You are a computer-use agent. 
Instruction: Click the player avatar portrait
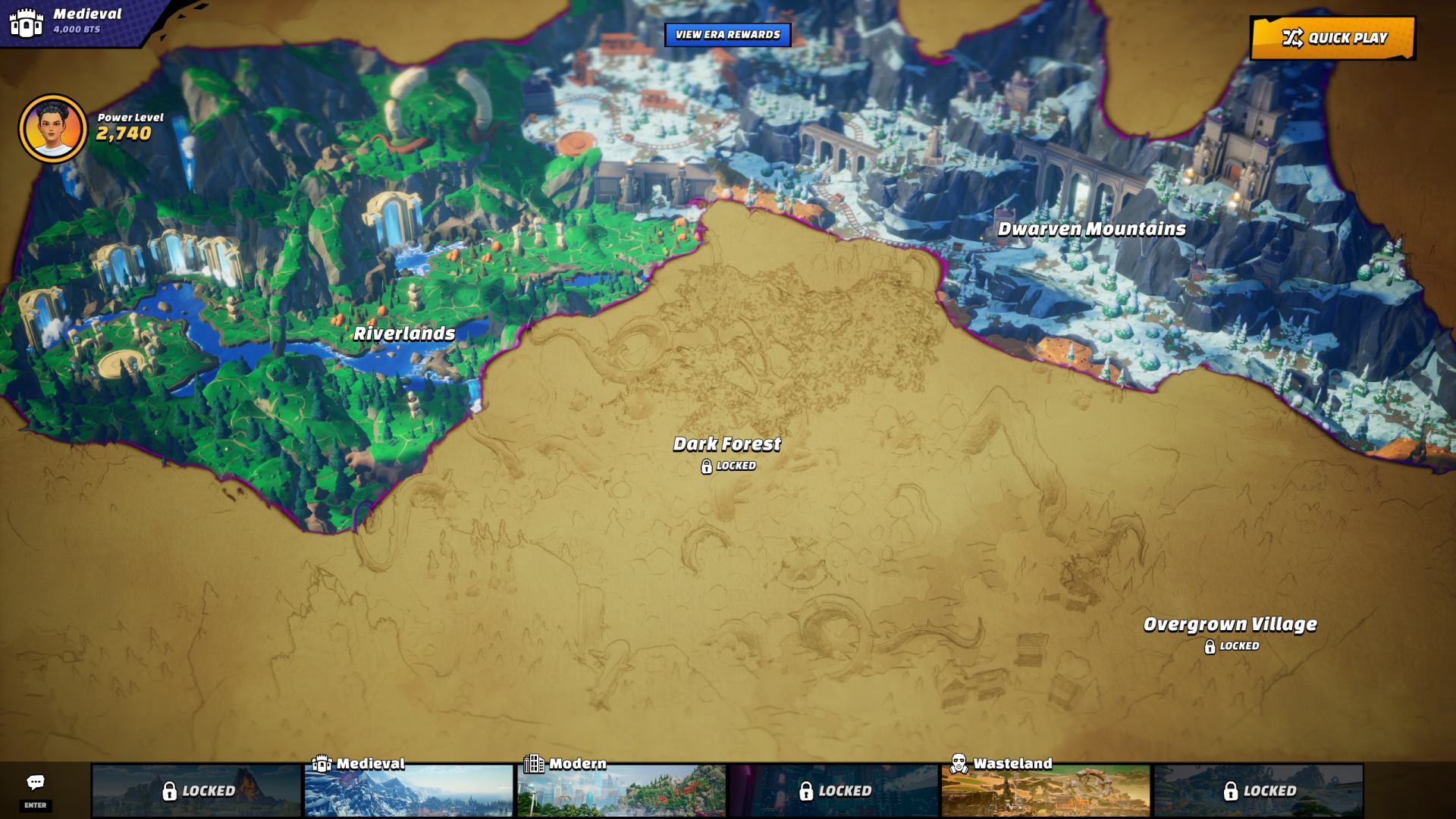pos(53,129)
